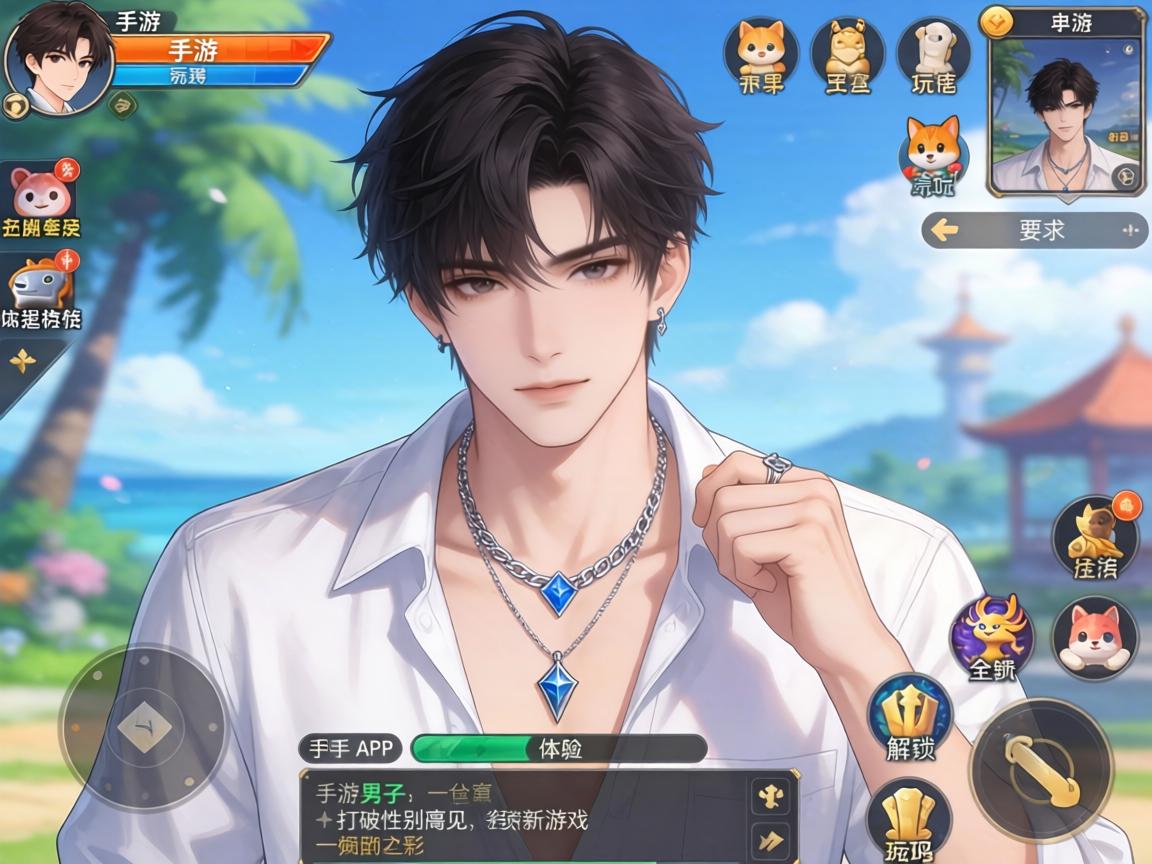Click the 要求 button

tap(1035, 230)
